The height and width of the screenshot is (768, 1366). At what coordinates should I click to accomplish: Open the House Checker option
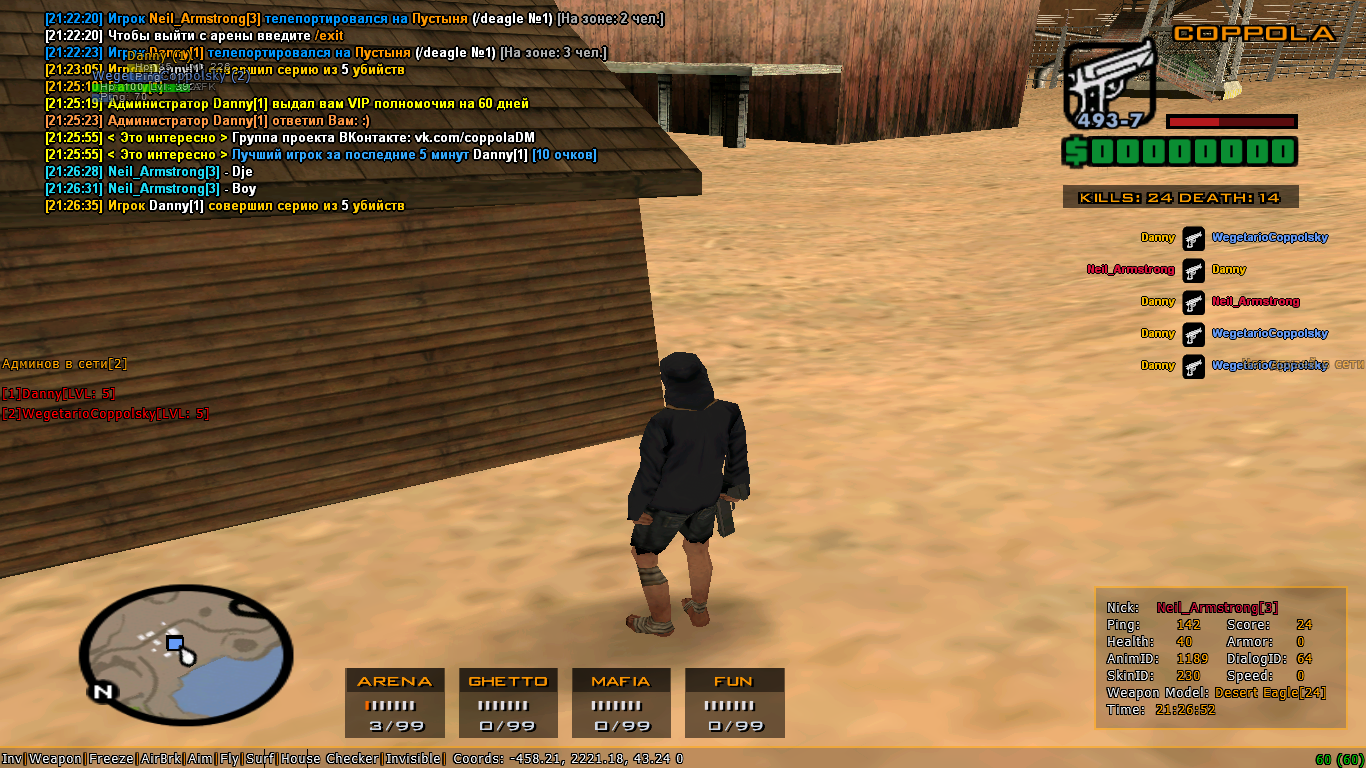[x=330, y=759]
